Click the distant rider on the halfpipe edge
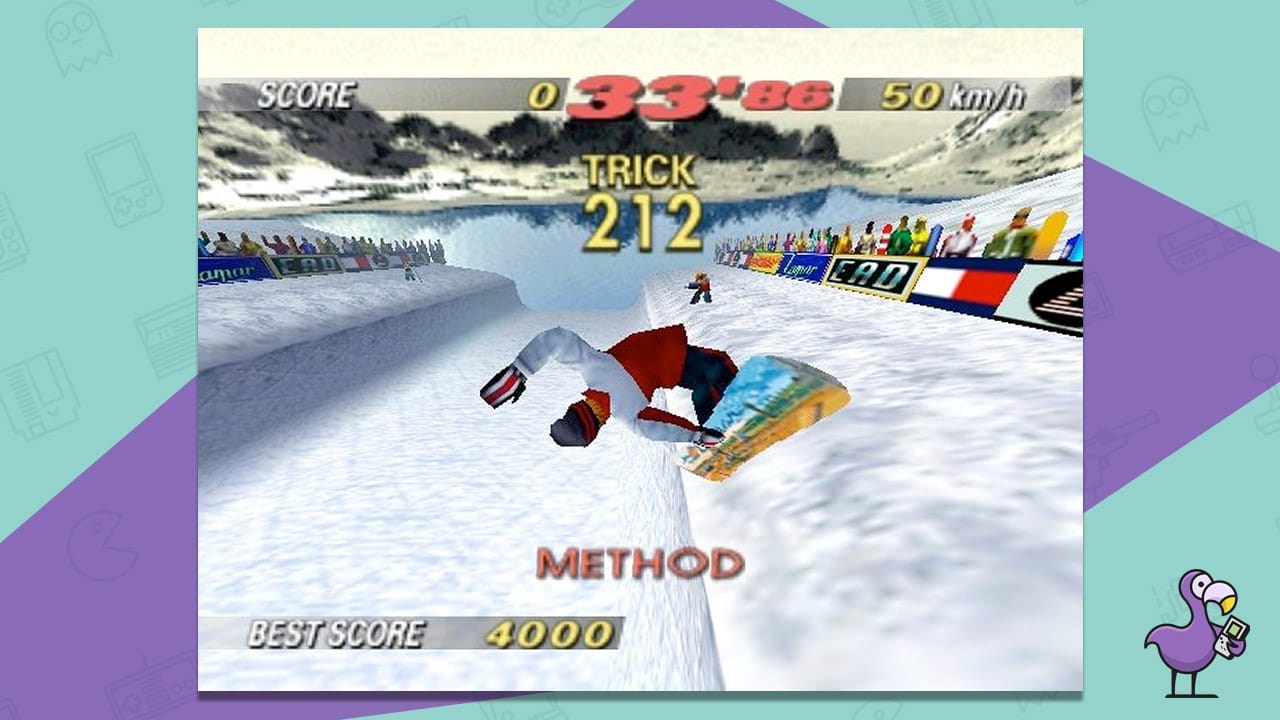The height and width of the screenshot is (720, 1280). (700, 290)
